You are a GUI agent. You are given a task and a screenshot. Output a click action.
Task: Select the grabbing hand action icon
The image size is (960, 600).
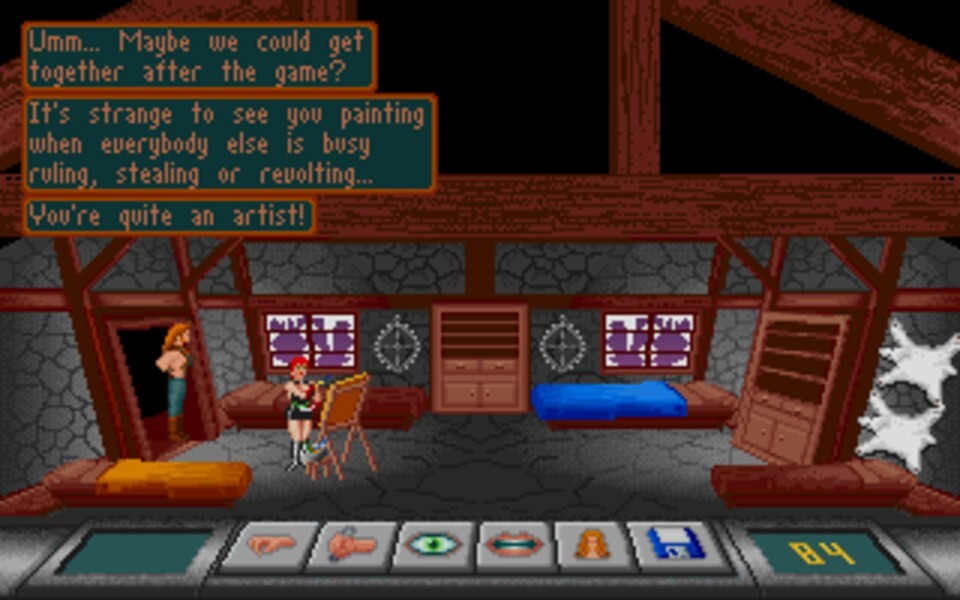351,546
